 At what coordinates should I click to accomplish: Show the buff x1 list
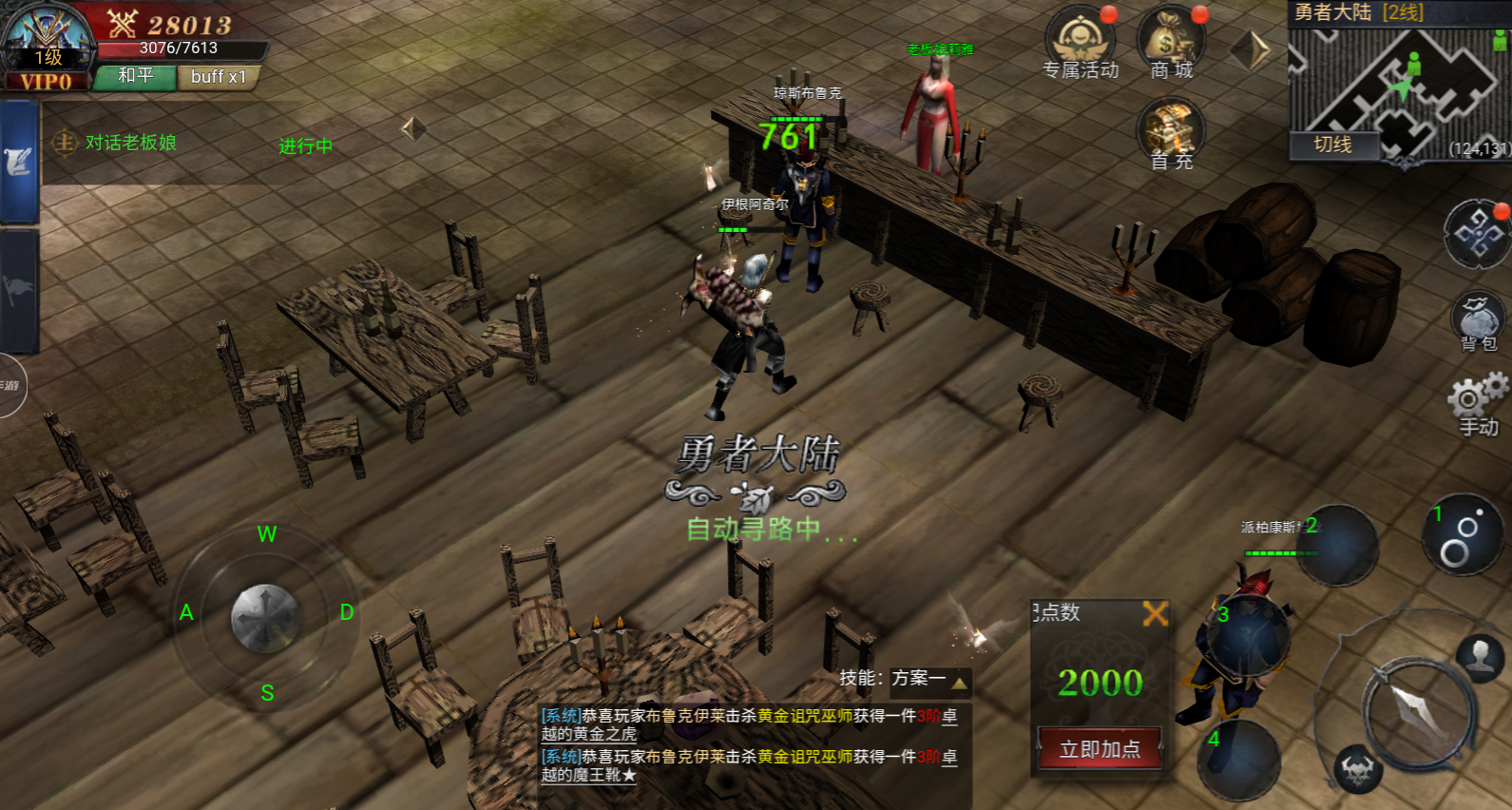tap(219, 77)
